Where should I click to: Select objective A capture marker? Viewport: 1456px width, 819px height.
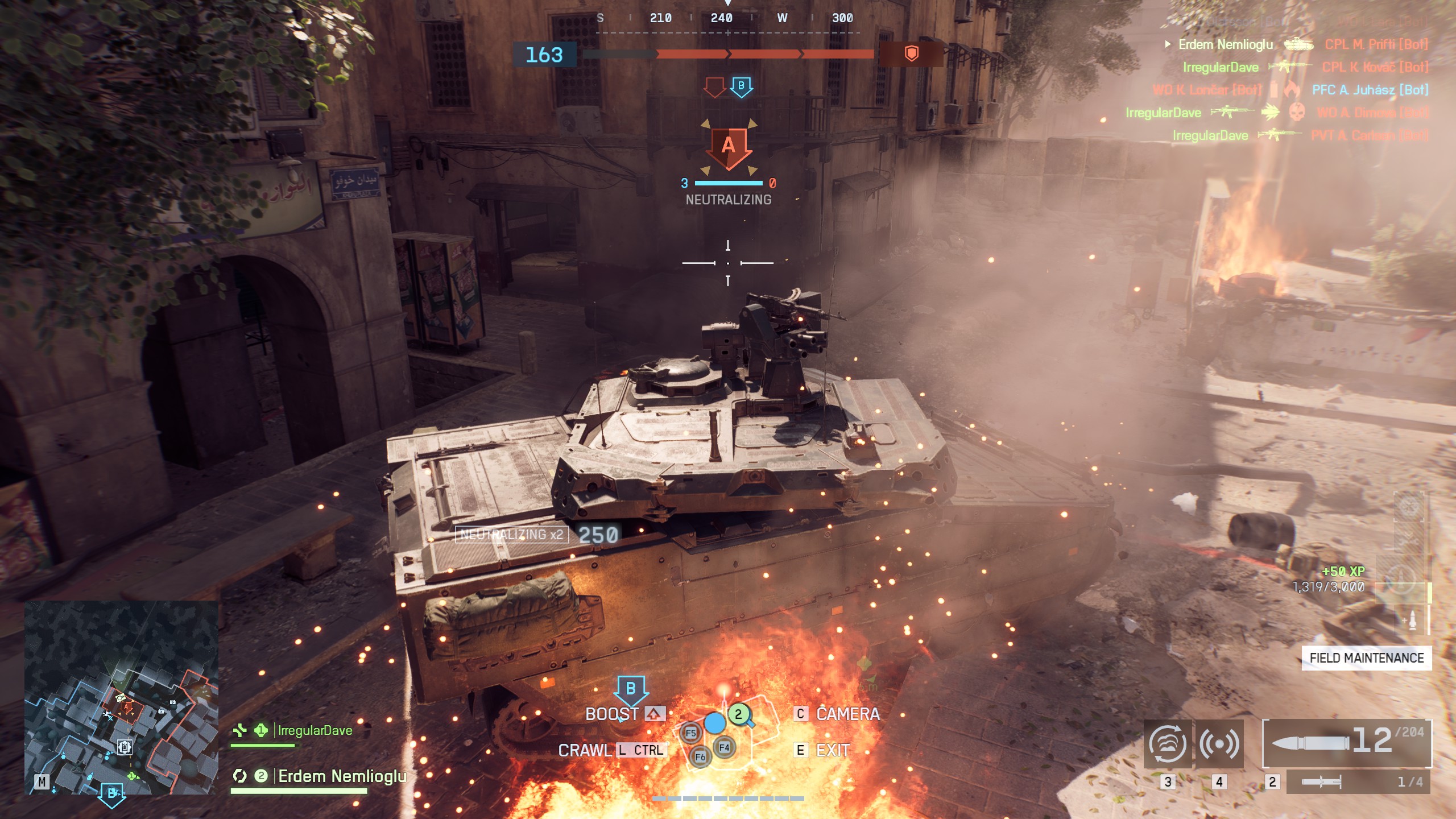[729, 146]
